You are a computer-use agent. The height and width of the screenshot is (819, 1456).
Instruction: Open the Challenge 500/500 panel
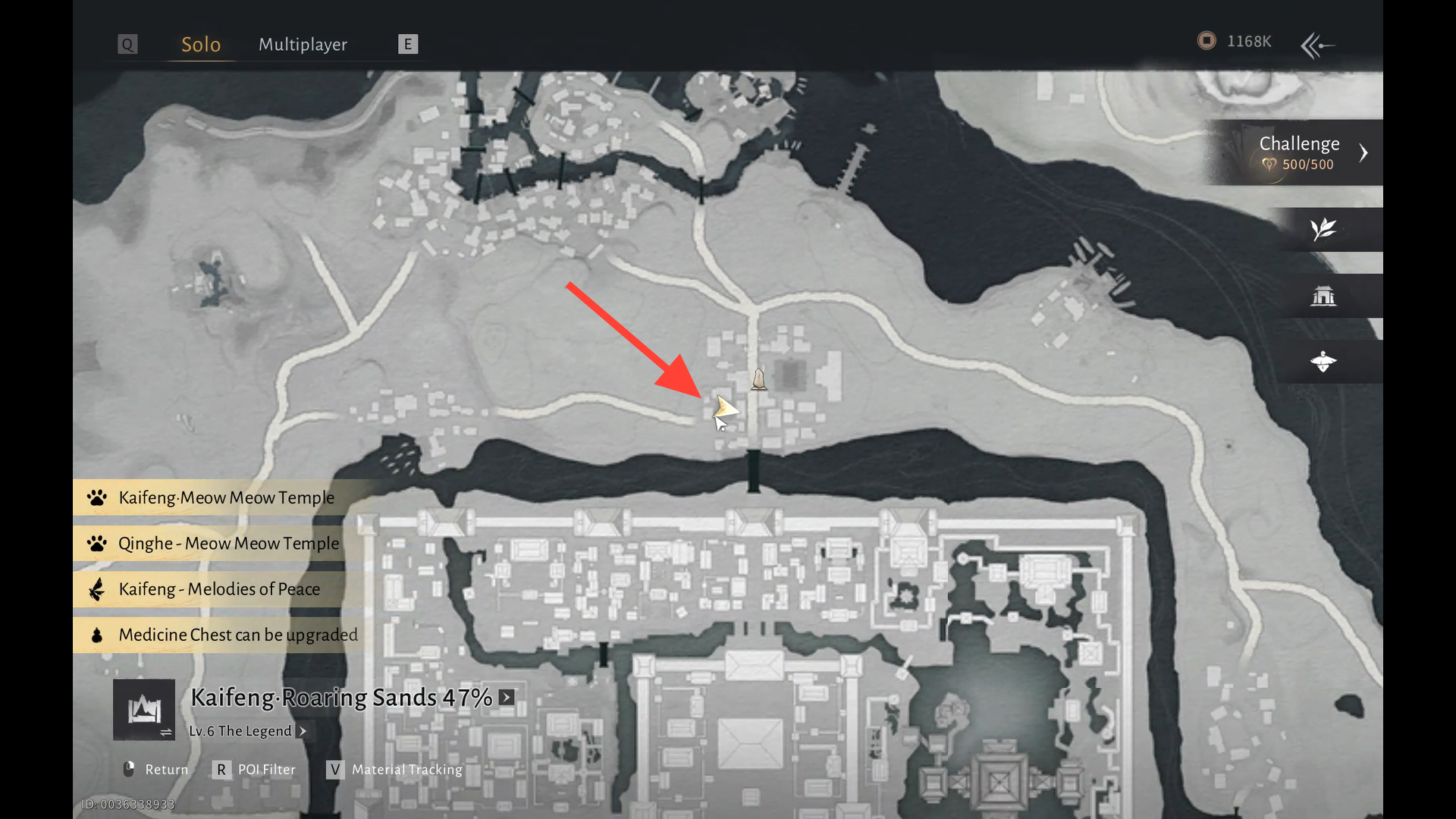point(1299,152)
